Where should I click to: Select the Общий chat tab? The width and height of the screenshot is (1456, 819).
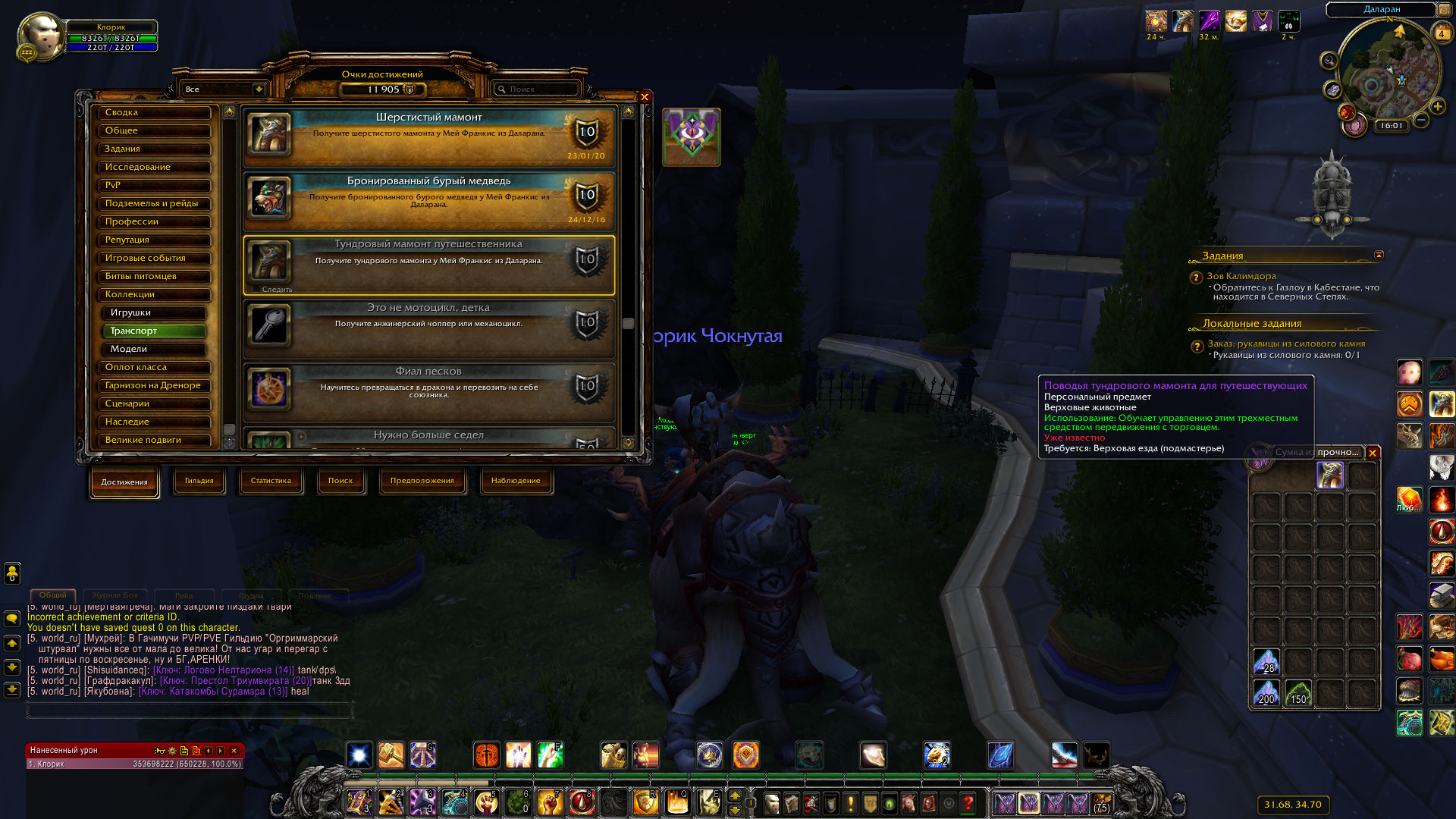tap(53, 595)
